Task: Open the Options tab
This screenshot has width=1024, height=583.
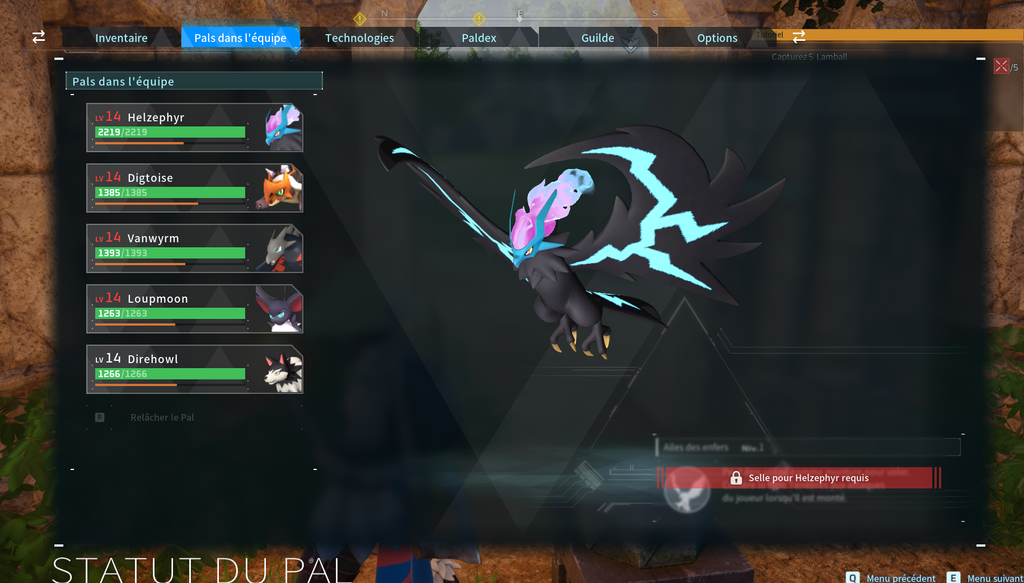Action: click(x=717, y=38)
